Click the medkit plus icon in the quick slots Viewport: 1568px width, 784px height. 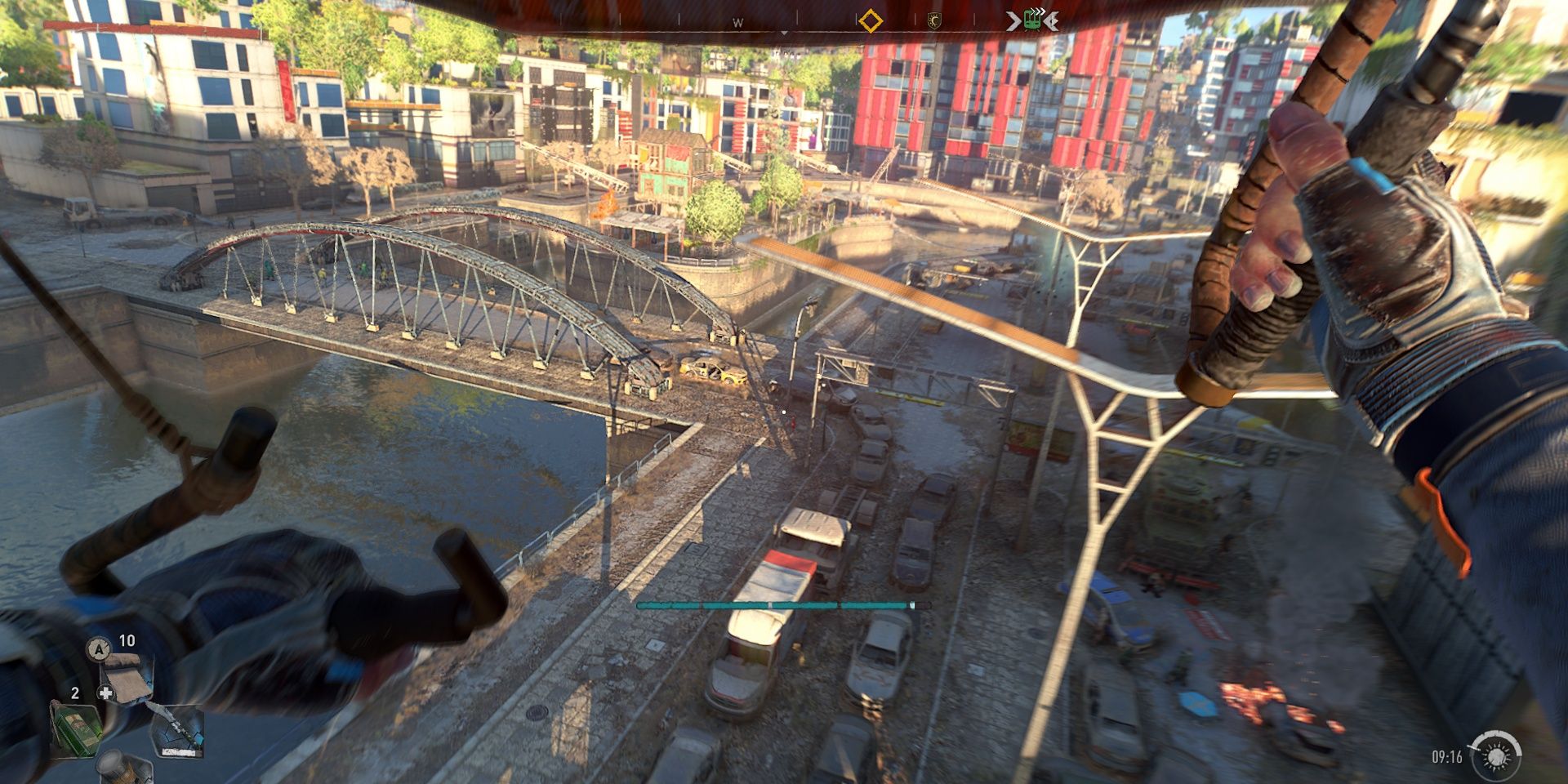106,693
